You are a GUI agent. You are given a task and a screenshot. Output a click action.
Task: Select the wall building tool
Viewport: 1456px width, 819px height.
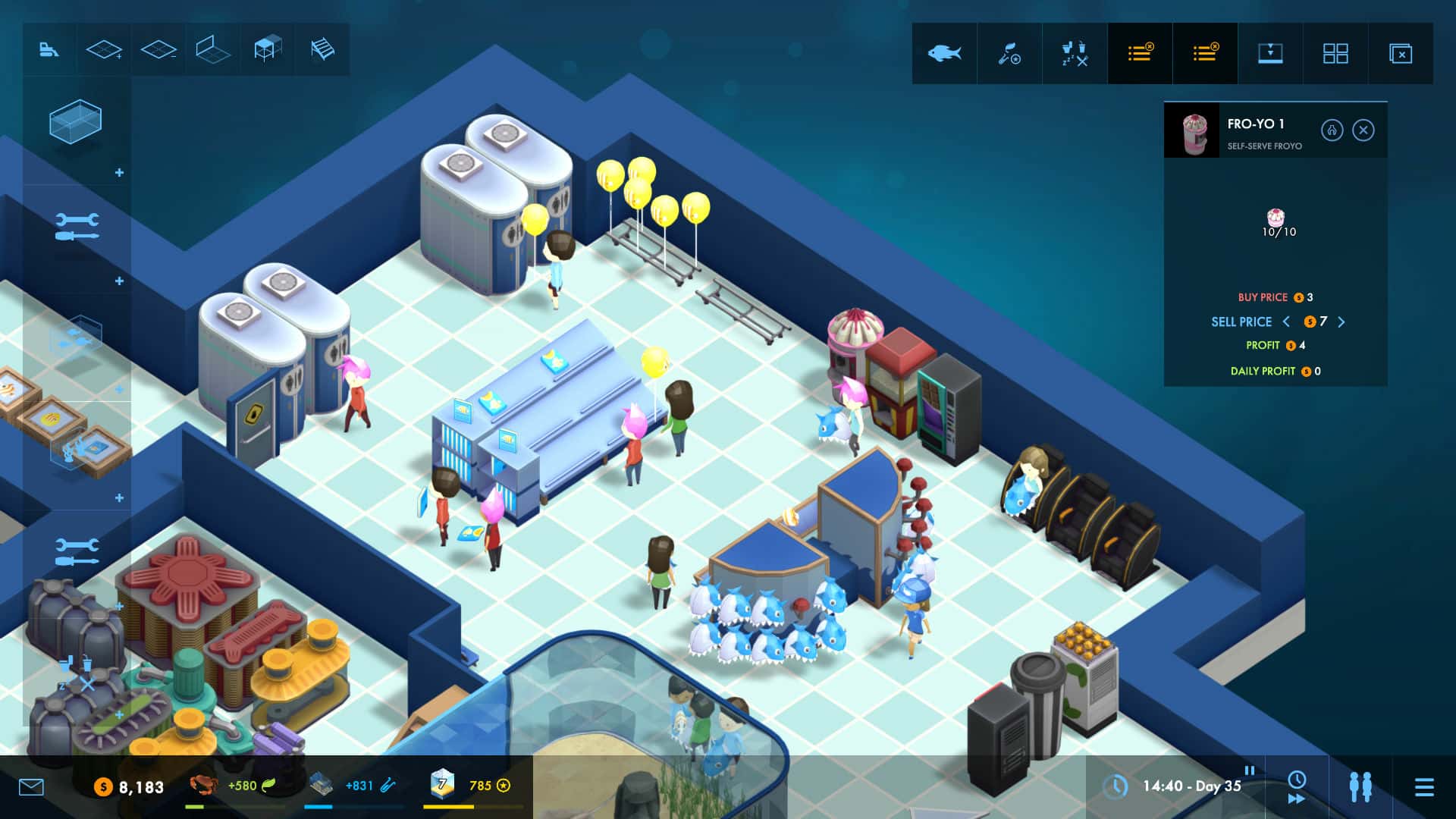pyautogui.click(x=213, y=49)
